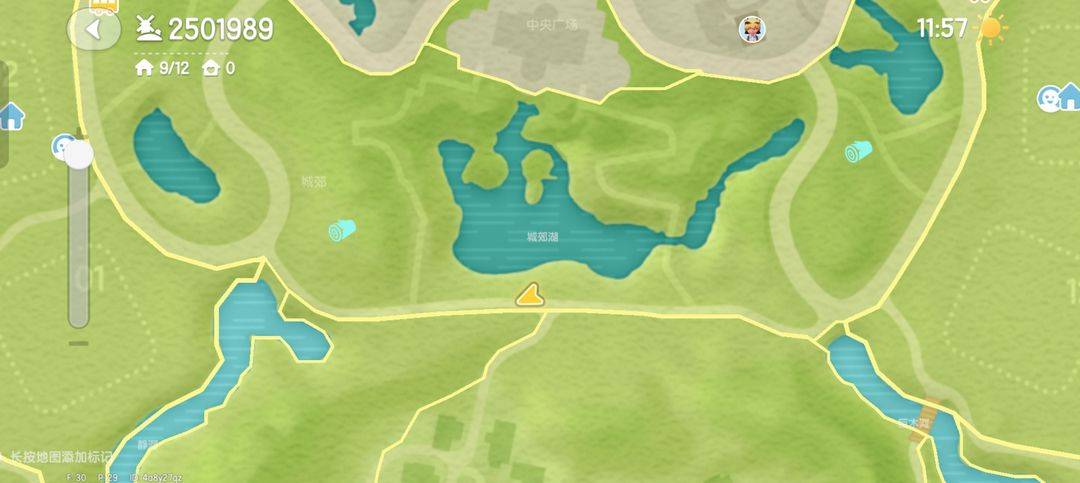Select the player avatar marker near 中央广场
This screenshot has width=1080, height=483.
752,29
